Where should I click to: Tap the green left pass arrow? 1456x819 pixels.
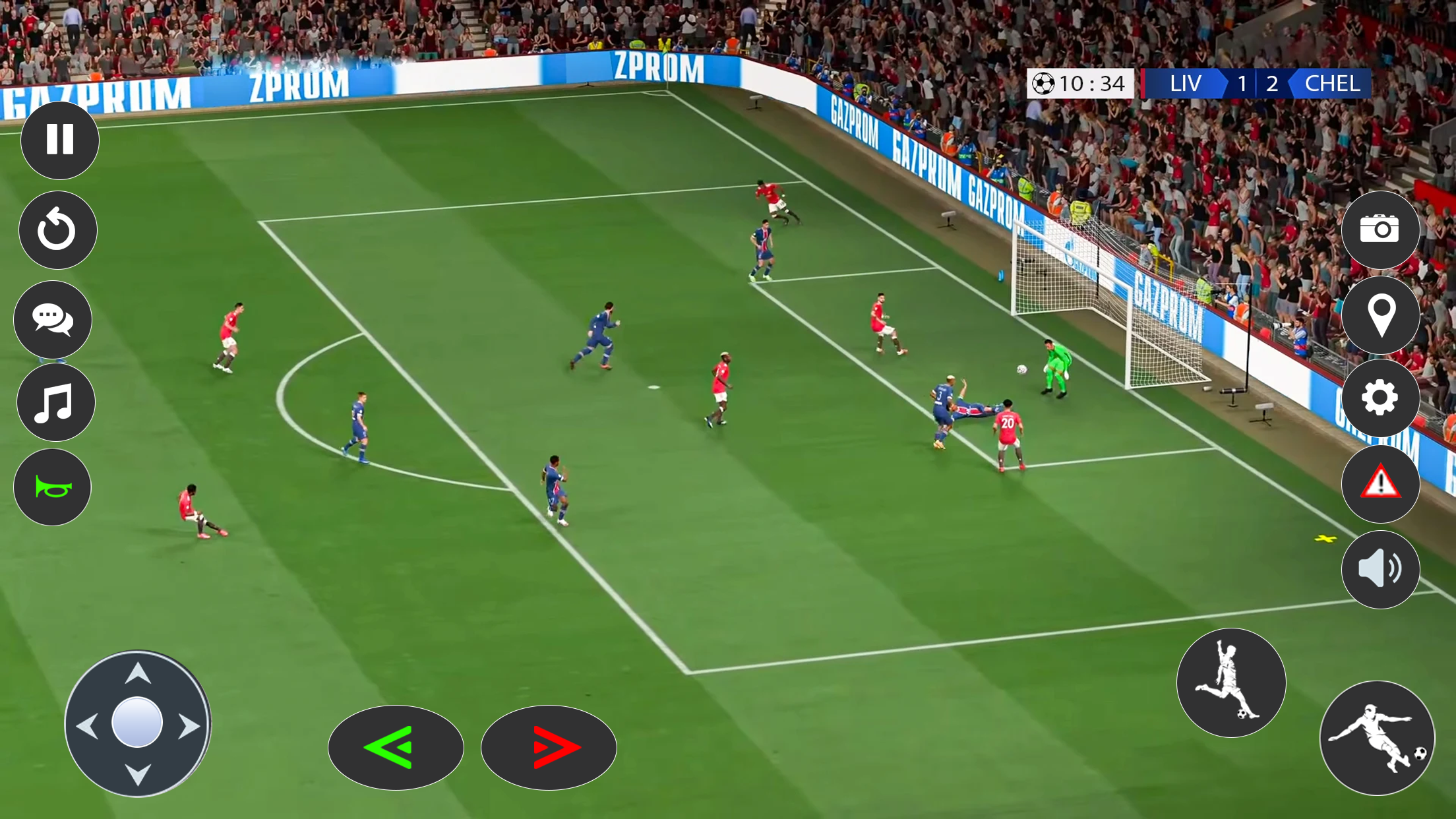(x=396, y=747)
